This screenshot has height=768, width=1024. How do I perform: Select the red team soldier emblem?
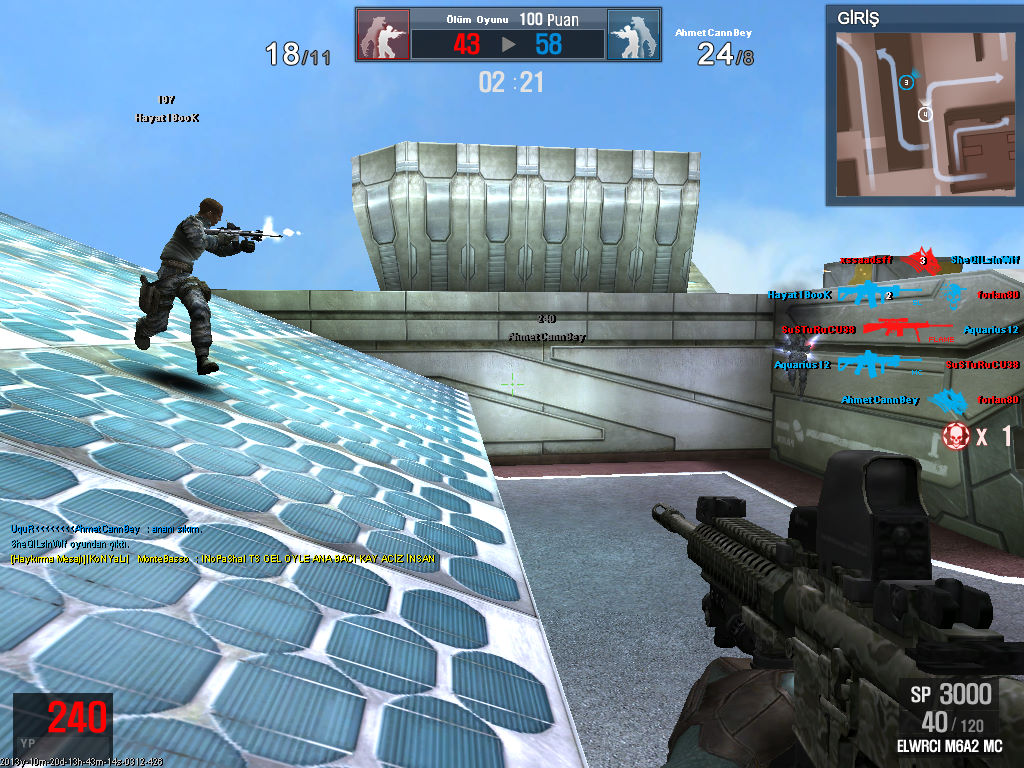pos(383,35)
